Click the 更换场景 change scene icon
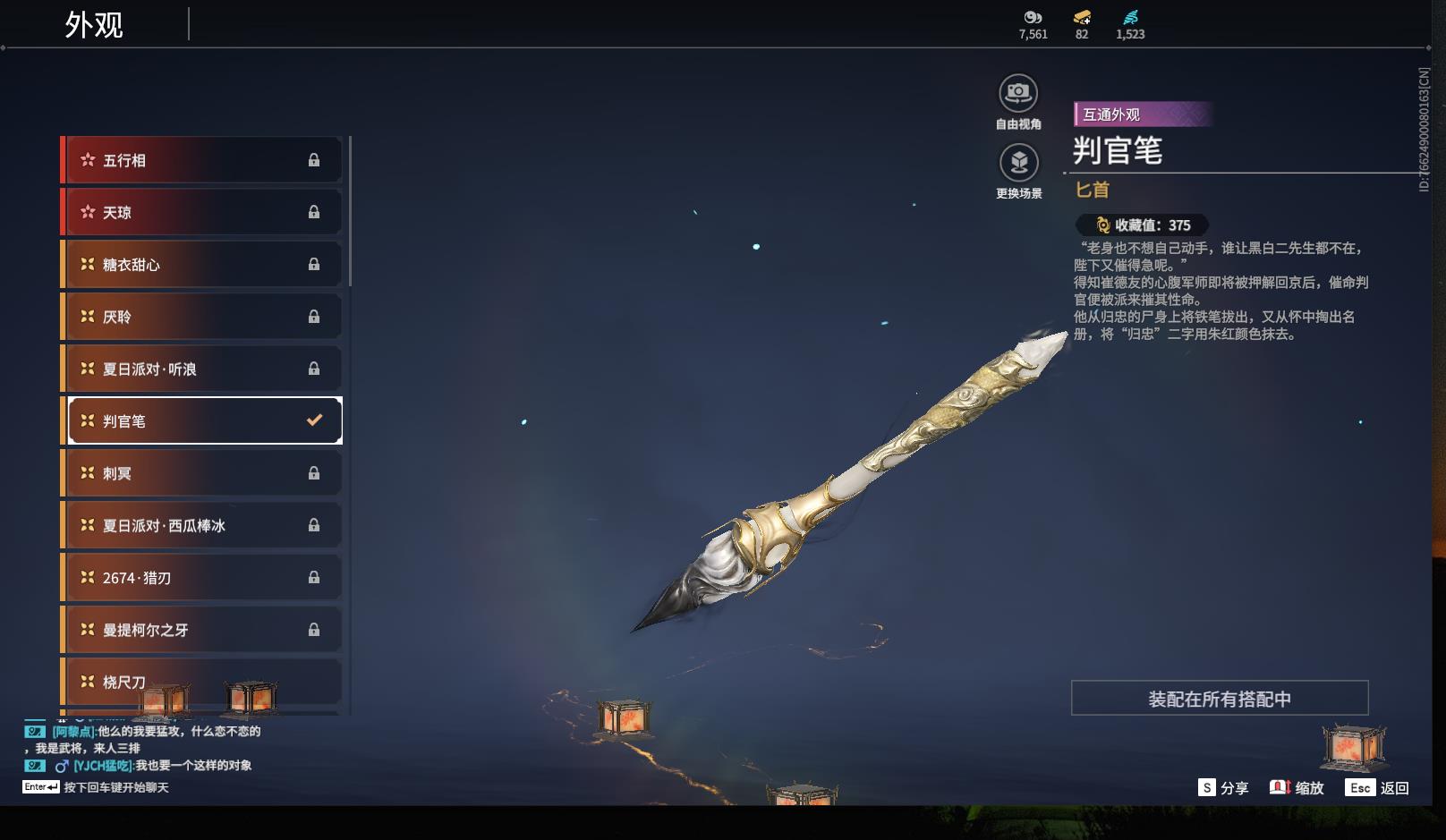 [1018, 163]
